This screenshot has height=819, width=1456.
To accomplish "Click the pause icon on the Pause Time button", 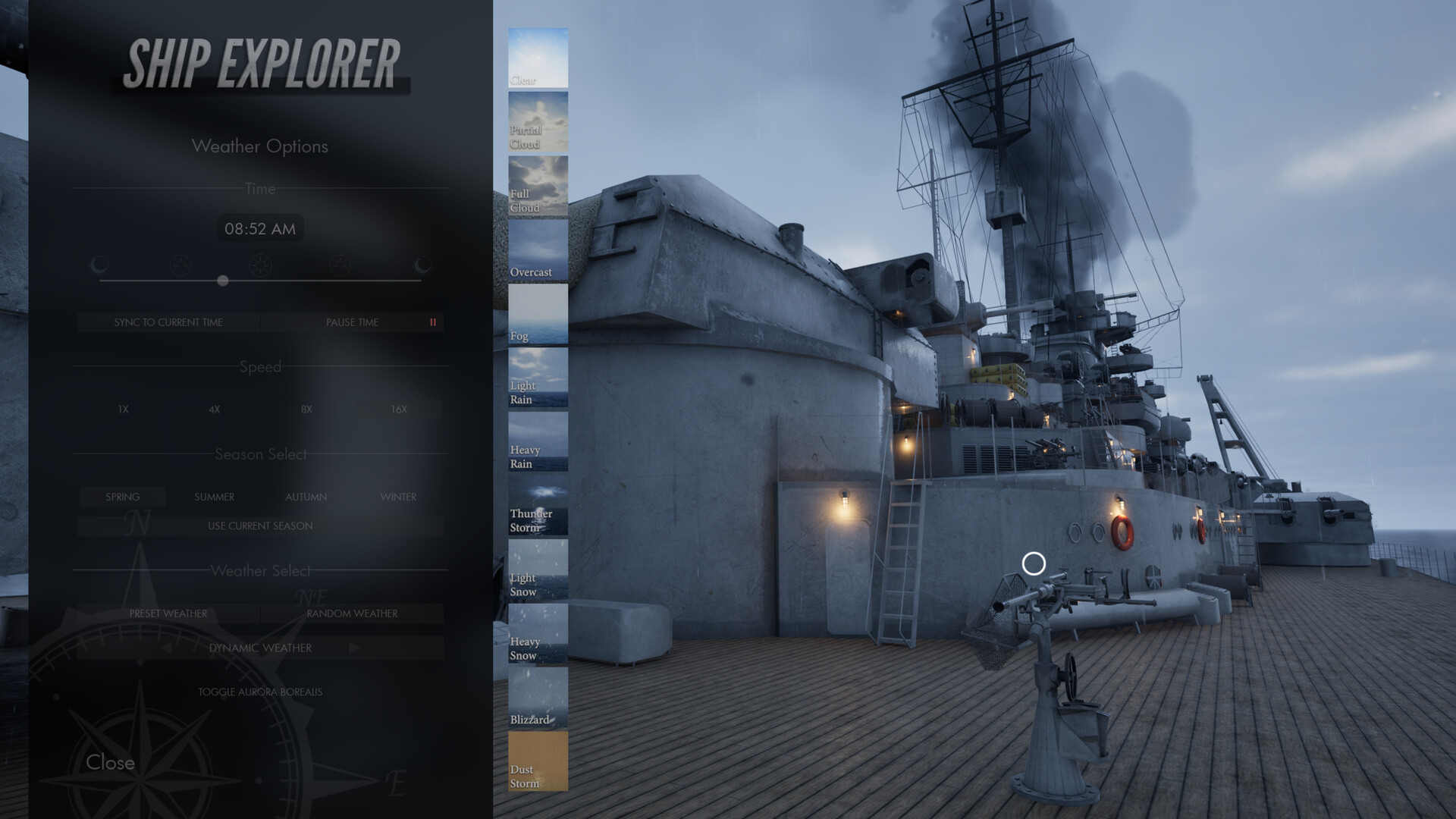I will [x=432, y=322].
